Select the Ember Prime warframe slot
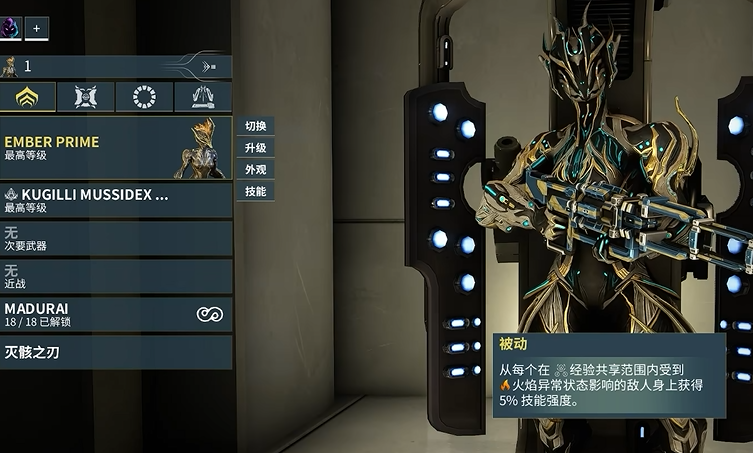Viewport: 753px width, 453px height. coord(115,148)
